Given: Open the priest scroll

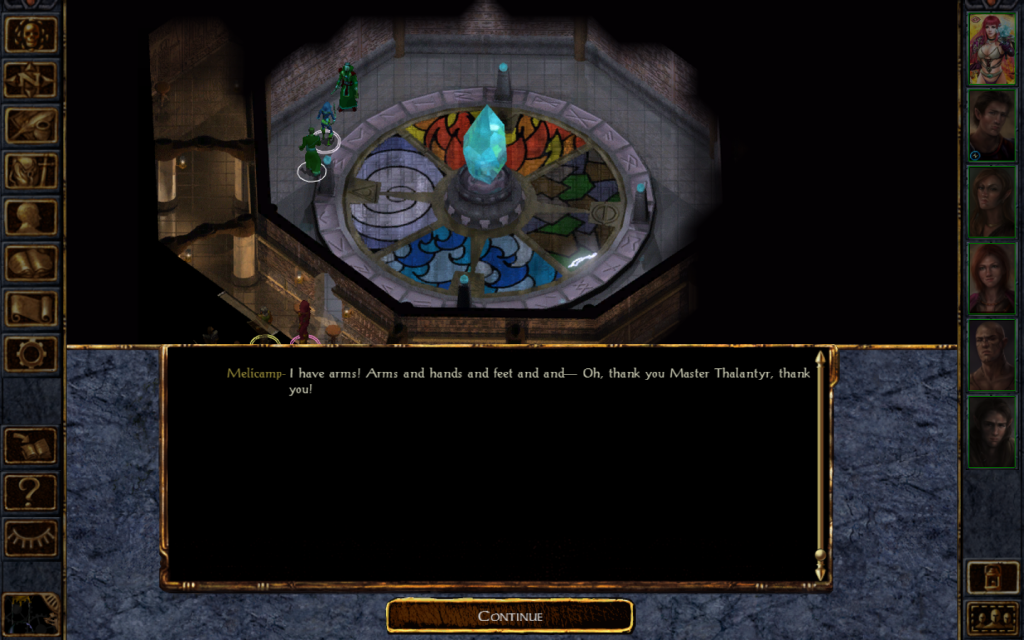Looking at the screenshot, I should coord(31,307).
